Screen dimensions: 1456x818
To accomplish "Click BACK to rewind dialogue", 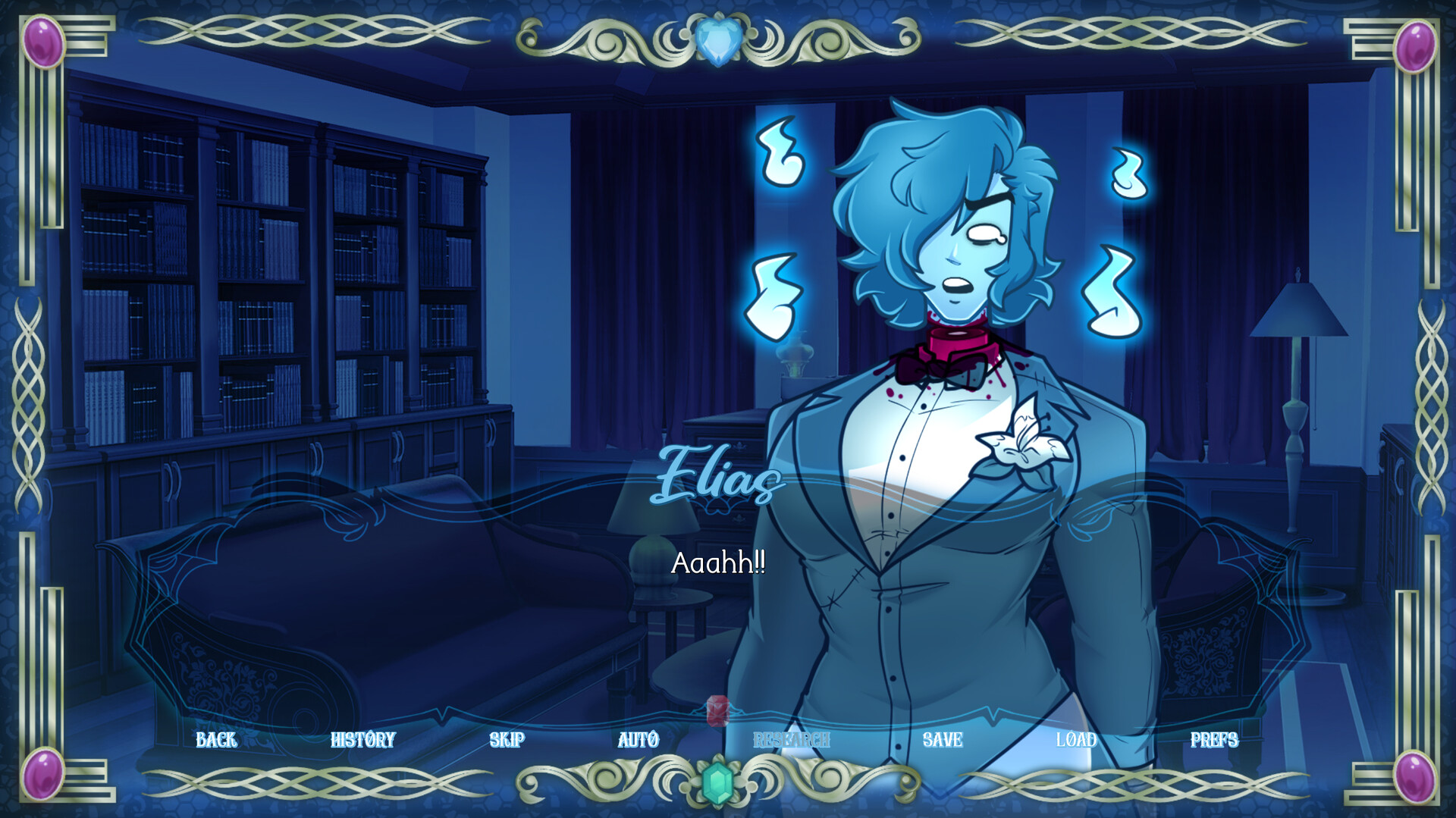I will [217, 740].
